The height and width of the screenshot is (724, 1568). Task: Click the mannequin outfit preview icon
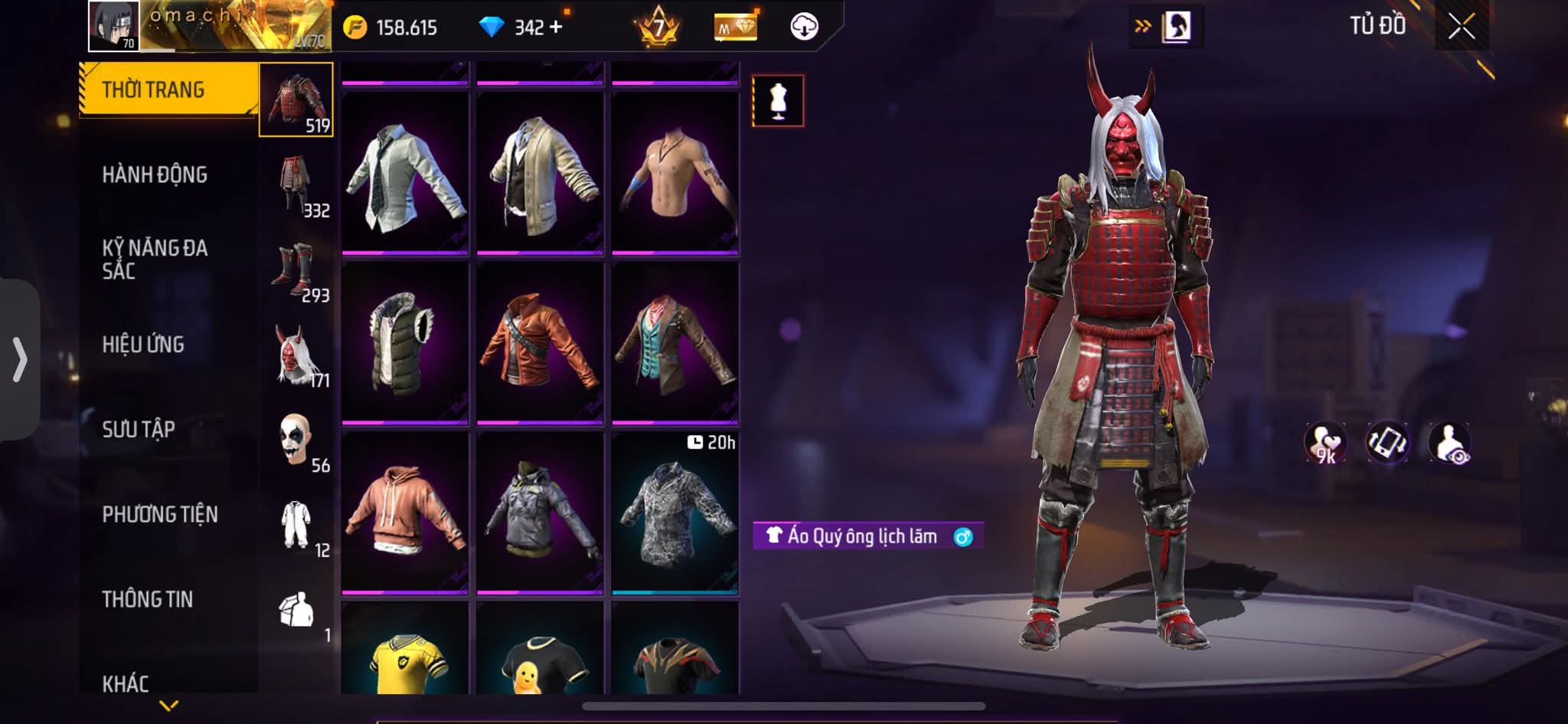tap(778, 100)
